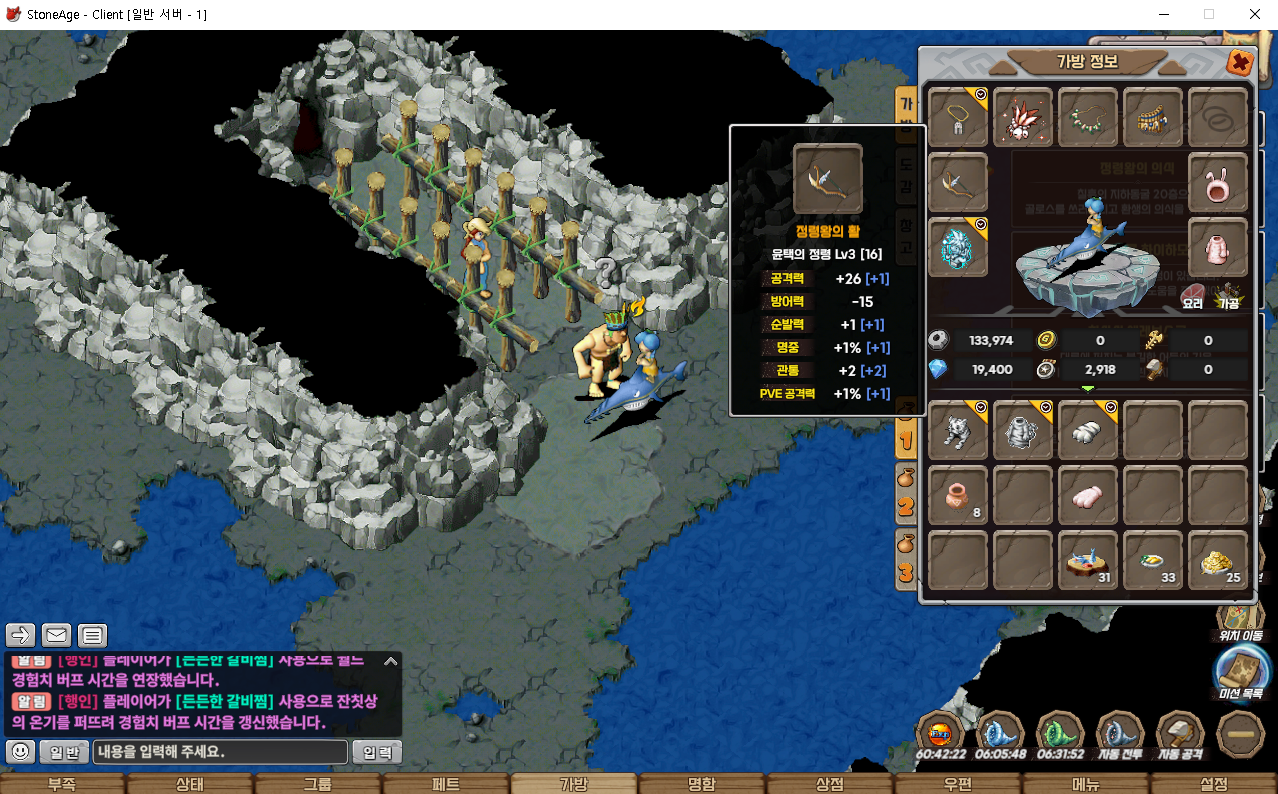Open the 미션 목록 mission list
This screenshot has width=1278, height=794.
(x=1240, y=674)
